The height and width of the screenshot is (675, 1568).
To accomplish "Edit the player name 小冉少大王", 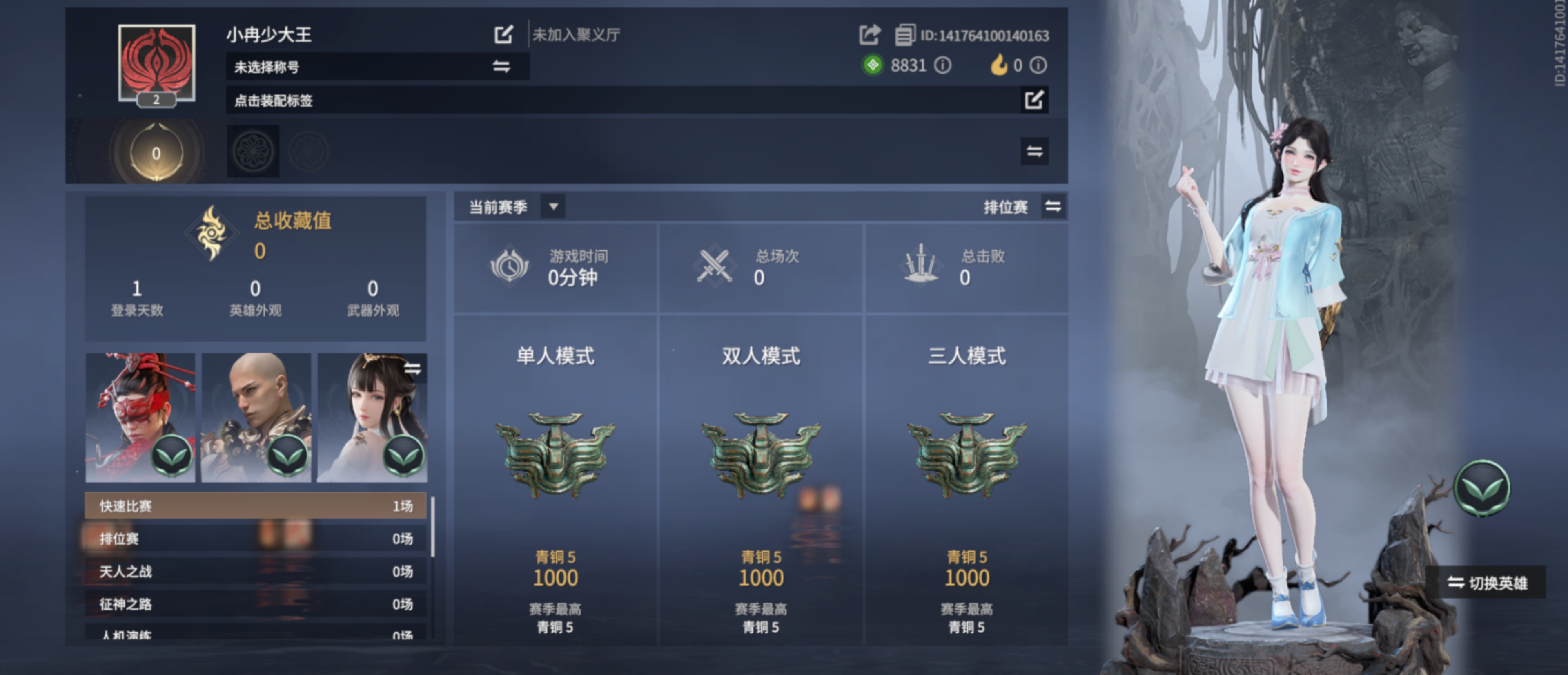I will coord(503,34).
